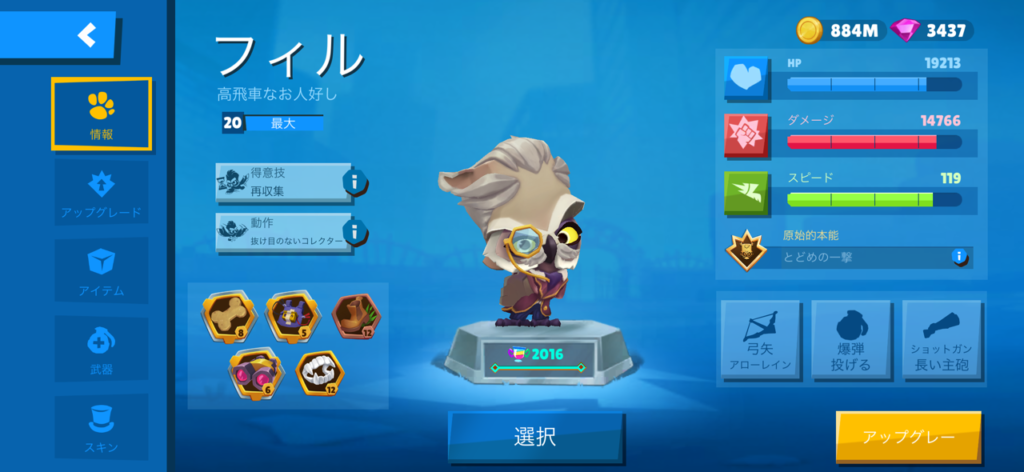The width and height of the screenshot is (1024, 472).
Task: Show info for とどめの一撃 instinct
Action: coord(959,257)
